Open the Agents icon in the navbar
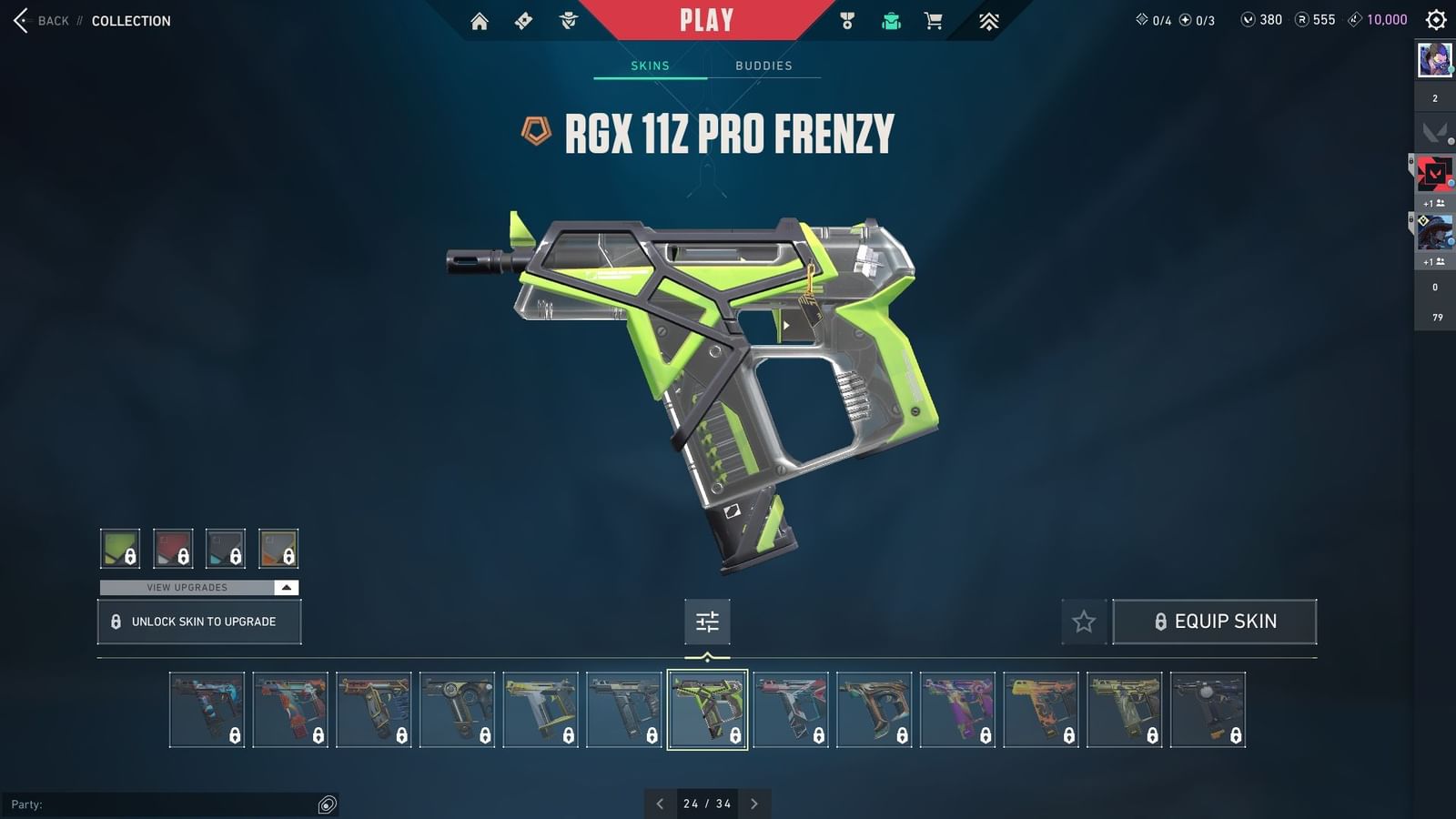 click(569, 19)
